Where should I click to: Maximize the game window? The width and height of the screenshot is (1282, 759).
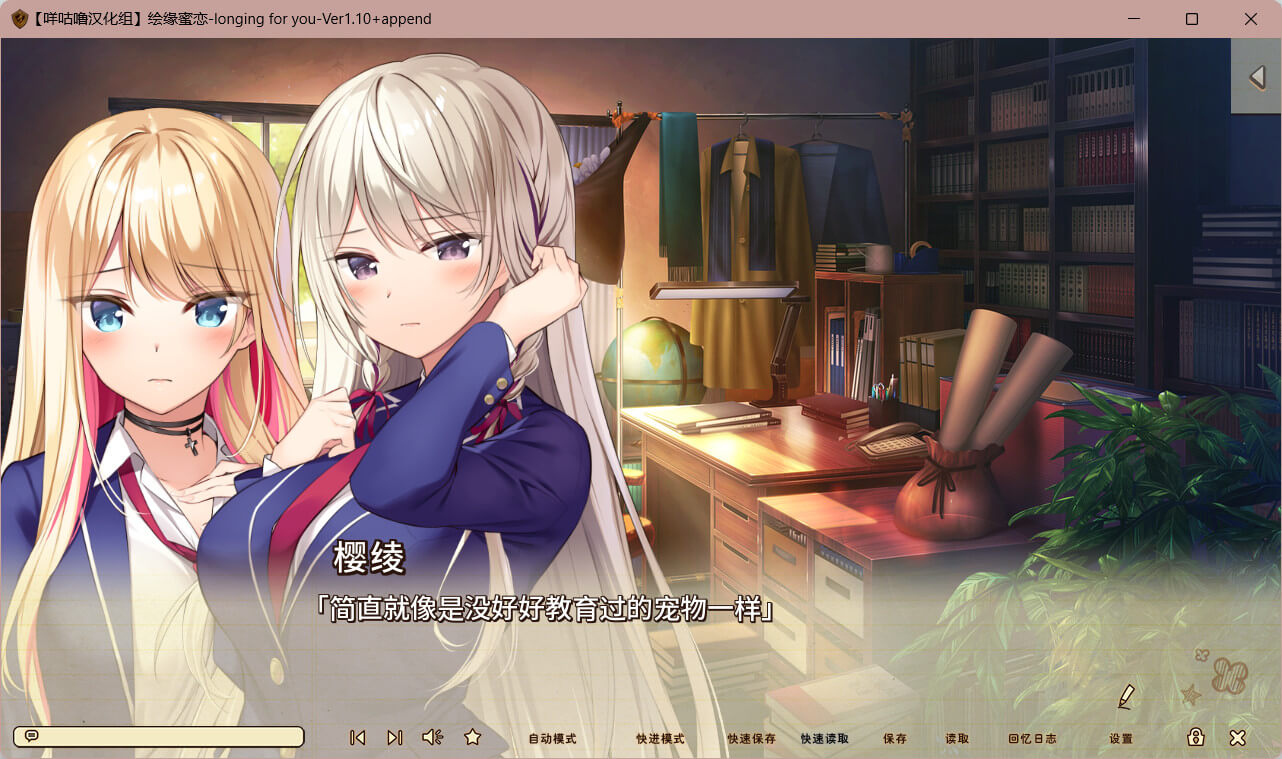(1192, 19)
